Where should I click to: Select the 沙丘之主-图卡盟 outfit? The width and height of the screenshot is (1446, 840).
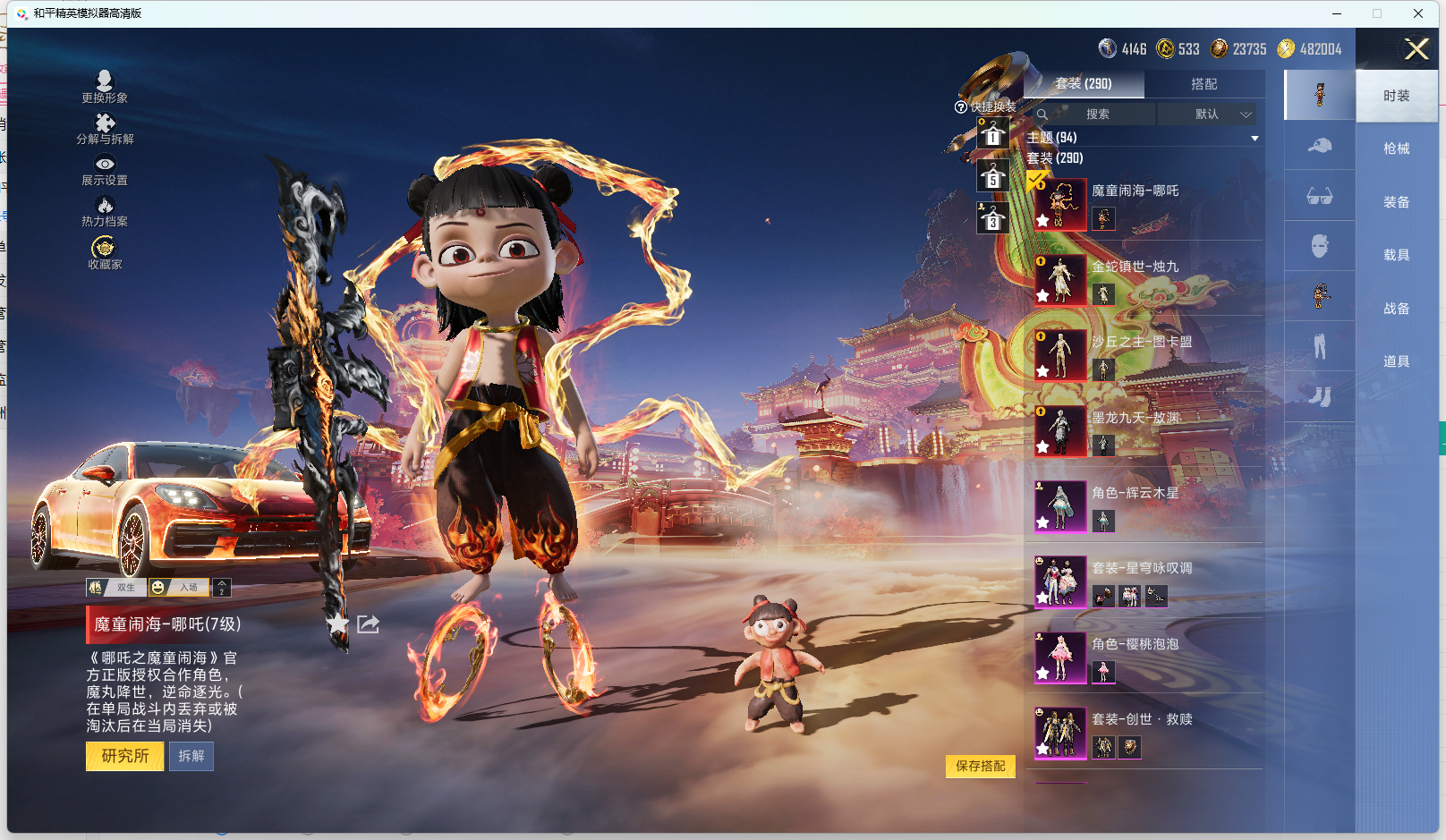coord(1141,342)
